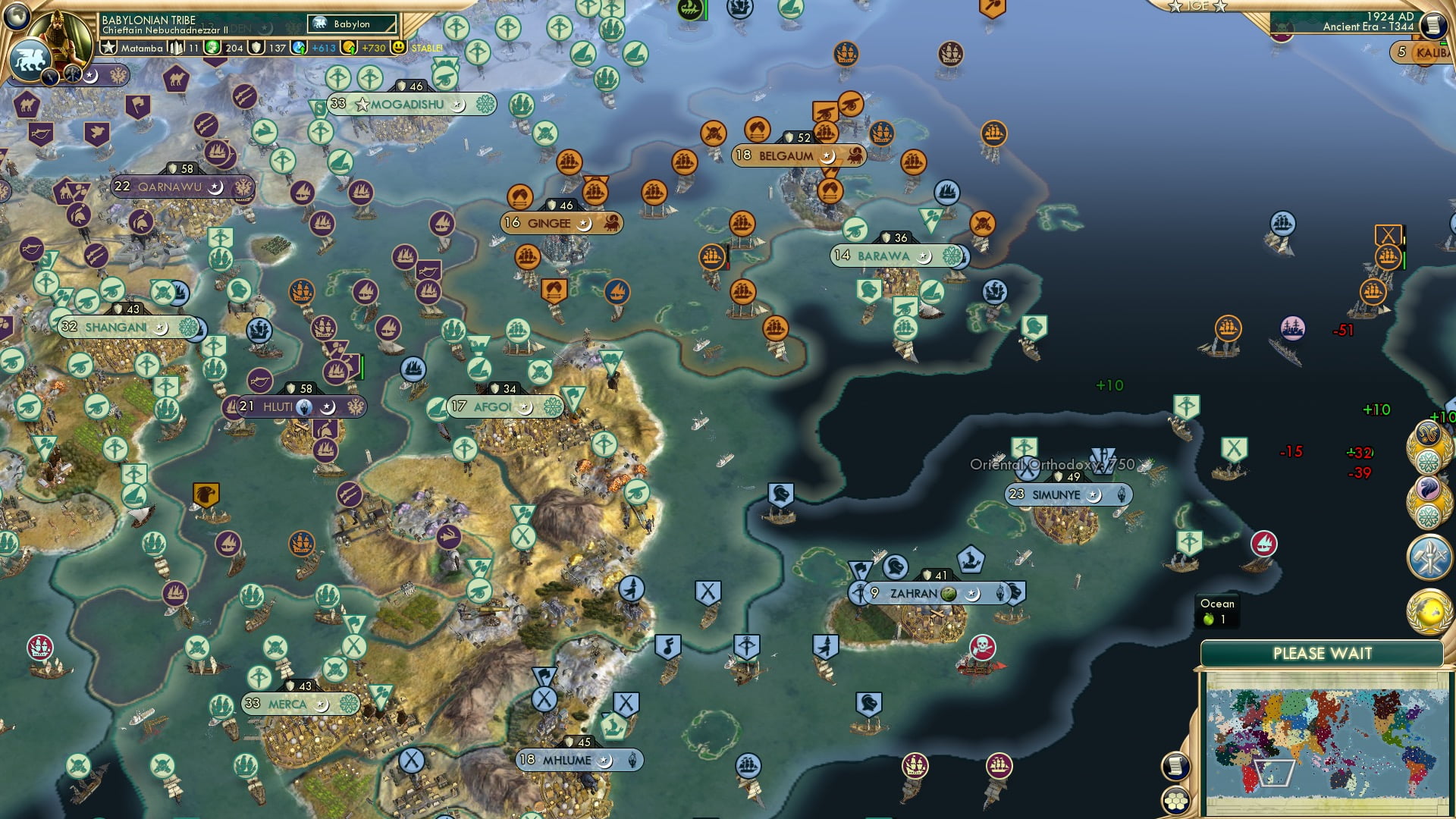Click the gold +730 treasury icon
This screenshot has height=819, width=1456.
tap(348, 47)
